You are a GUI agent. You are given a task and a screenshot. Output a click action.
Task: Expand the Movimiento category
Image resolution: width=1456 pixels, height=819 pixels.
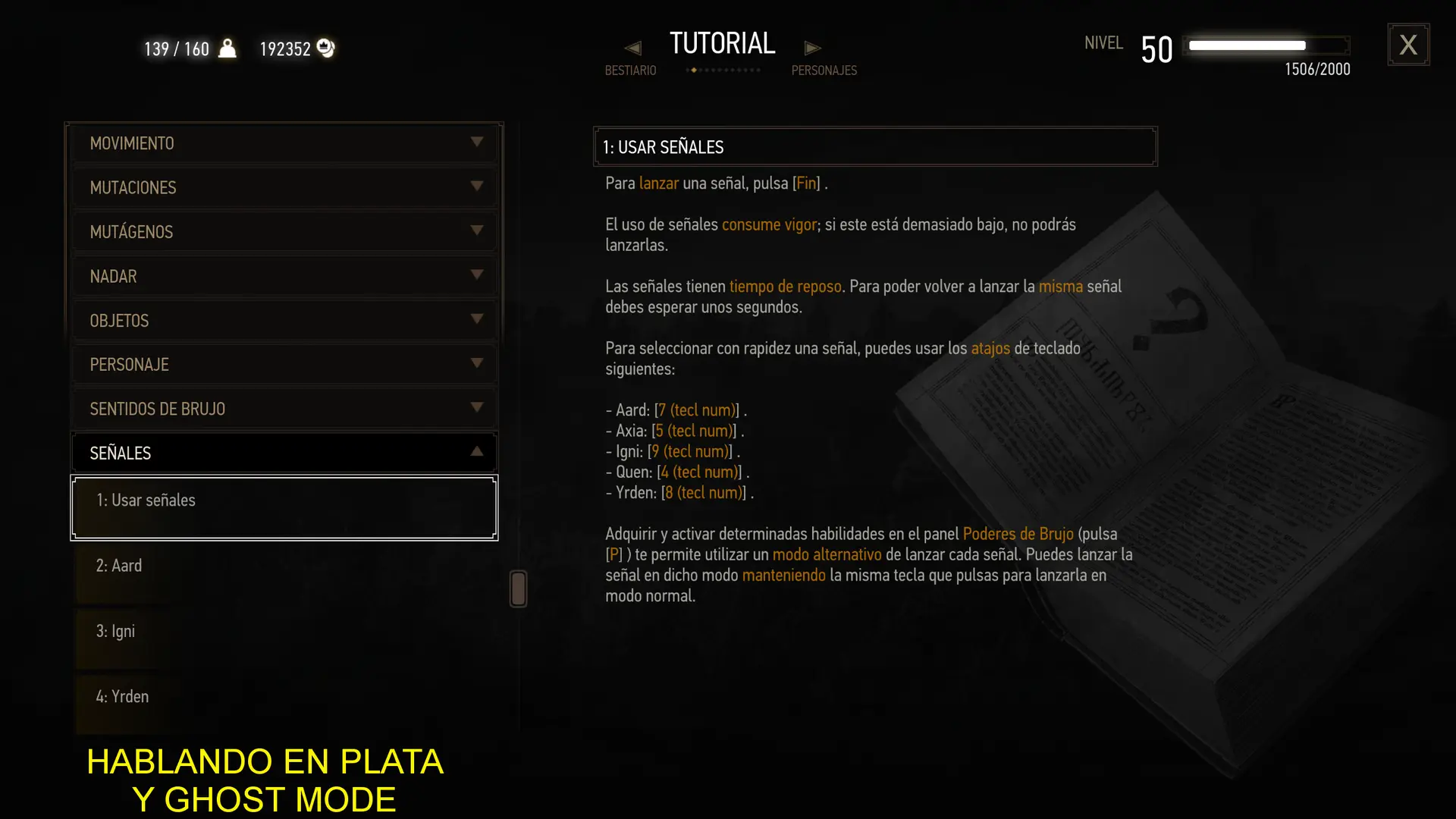[284, 143]
